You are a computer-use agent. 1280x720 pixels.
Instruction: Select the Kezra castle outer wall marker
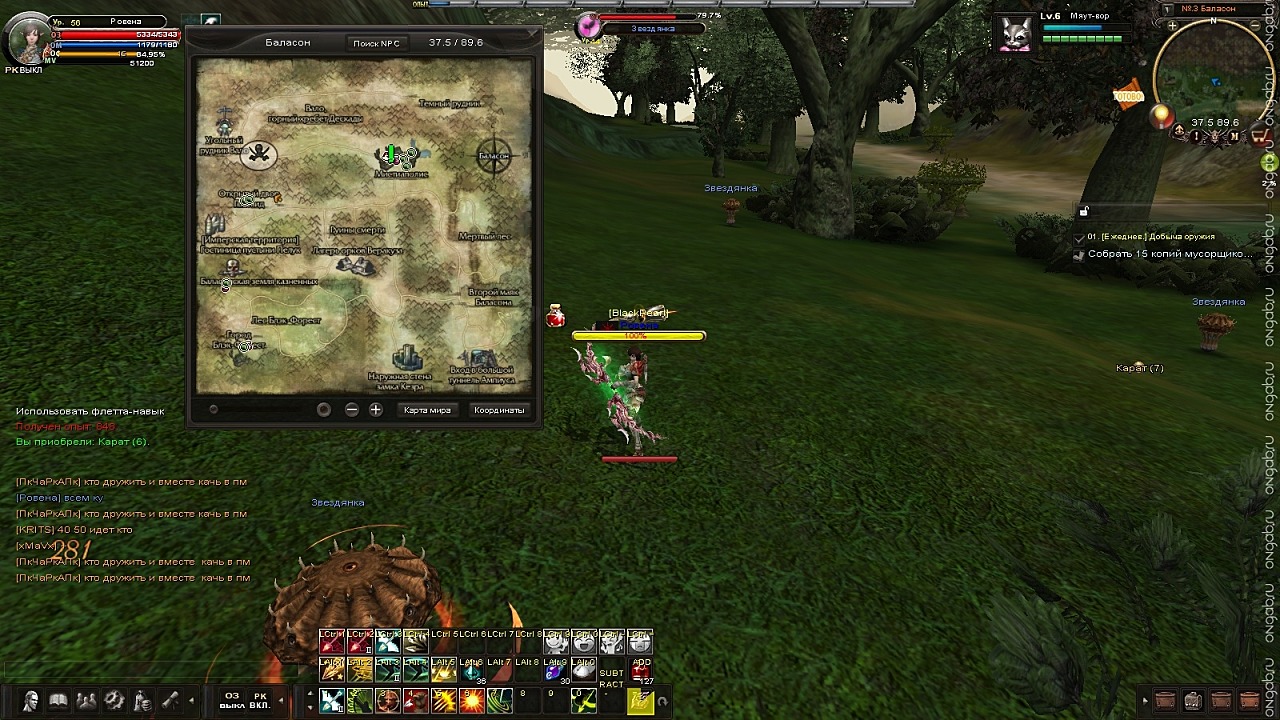coord(406,360)
